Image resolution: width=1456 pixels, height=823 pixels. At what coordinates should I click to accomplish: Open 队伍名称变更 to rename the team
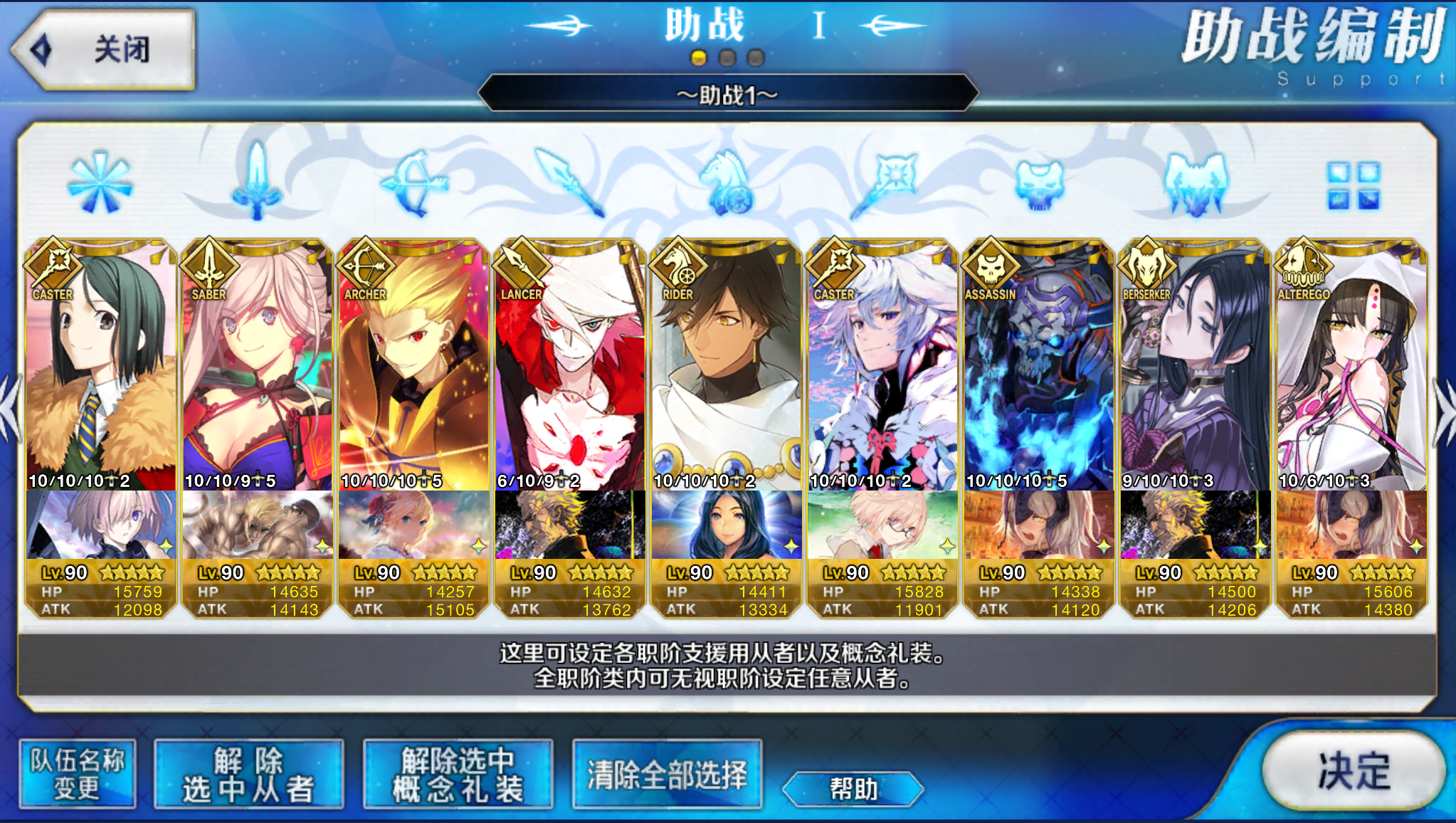tap(77, 774)
